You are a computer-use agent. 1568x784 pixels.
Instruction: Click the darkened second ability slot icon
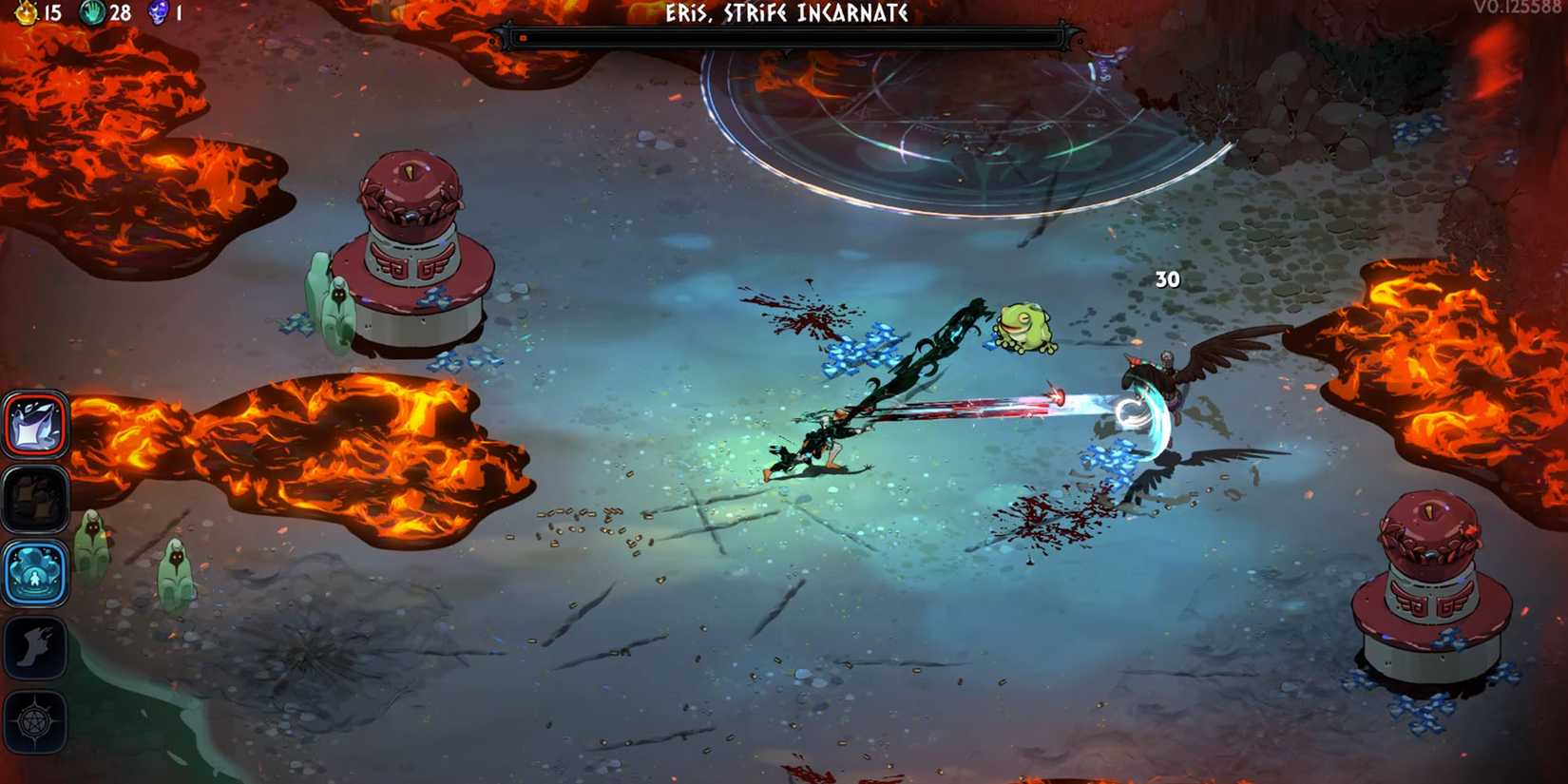(x=34, y=498)
